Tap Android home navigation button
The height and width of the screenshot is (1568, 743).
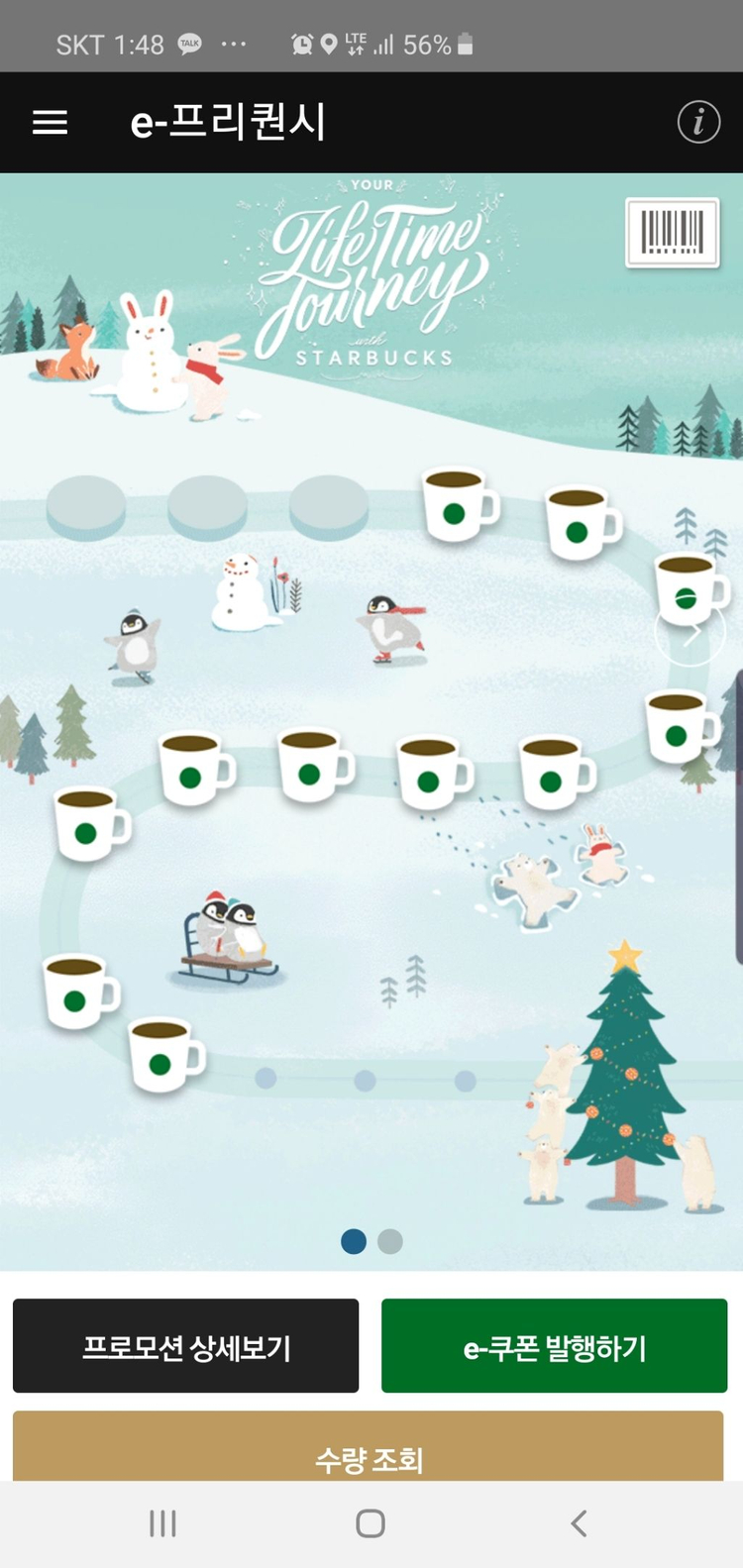pos(371,1523)
